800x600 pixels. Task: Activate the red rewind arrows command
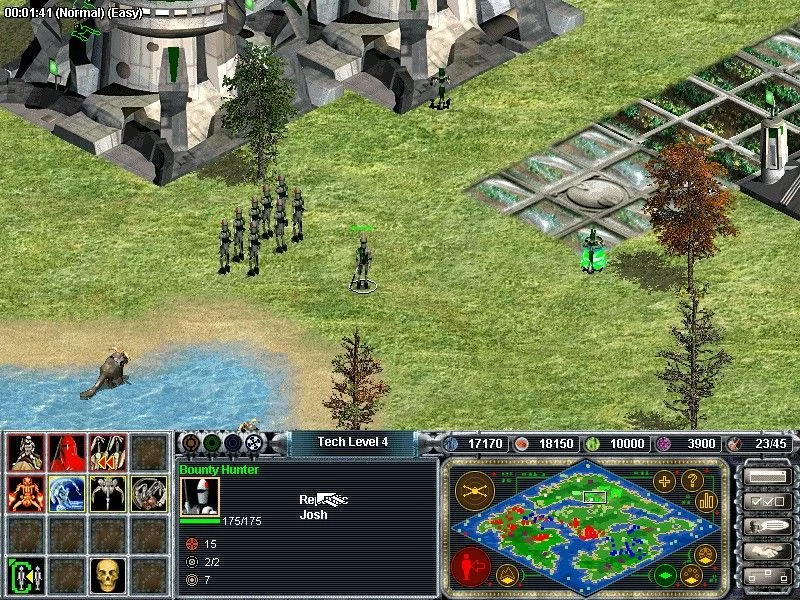108,453
